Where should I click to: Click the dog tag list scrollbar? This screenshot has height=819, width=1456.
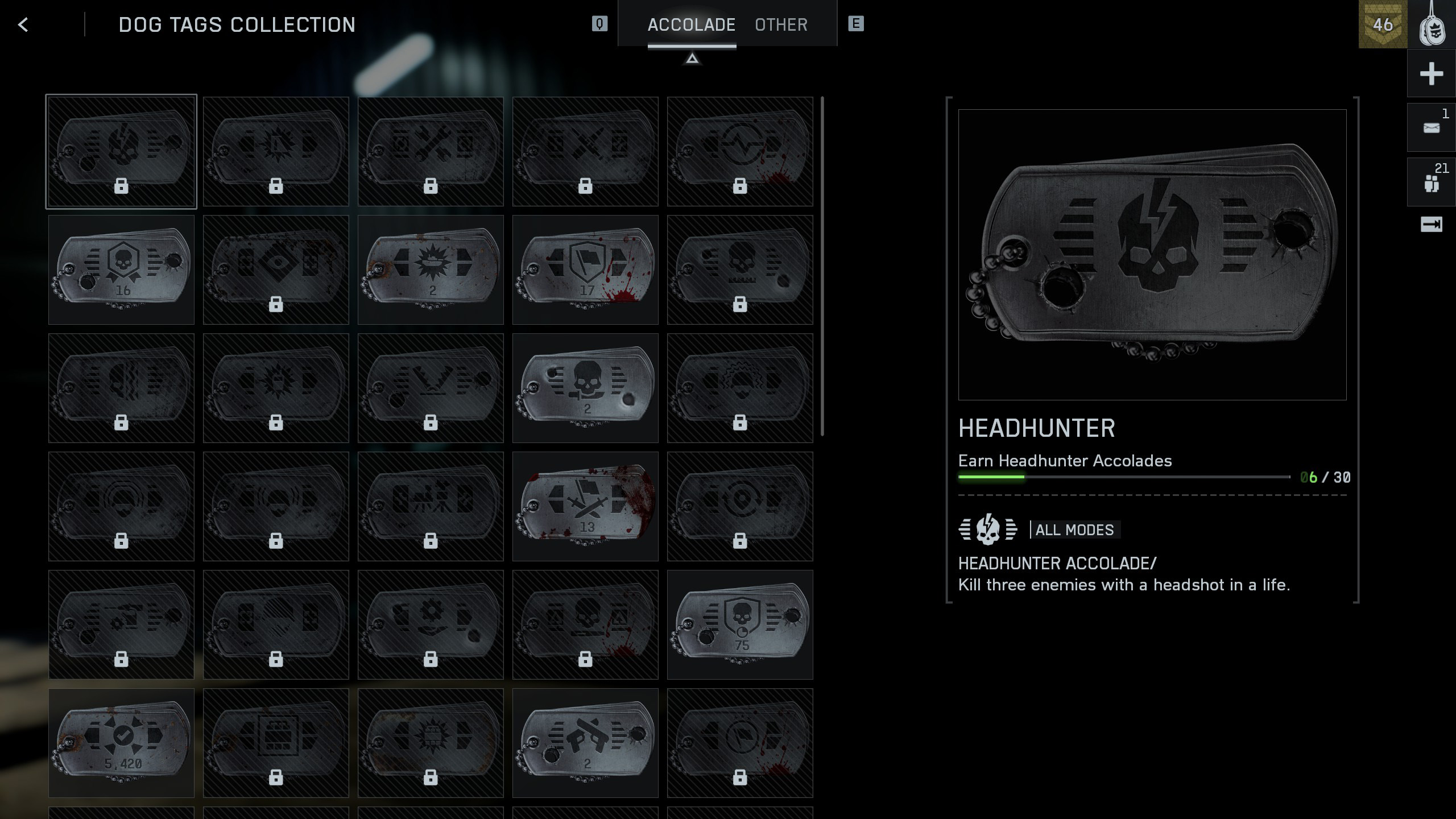click(822, 266)
